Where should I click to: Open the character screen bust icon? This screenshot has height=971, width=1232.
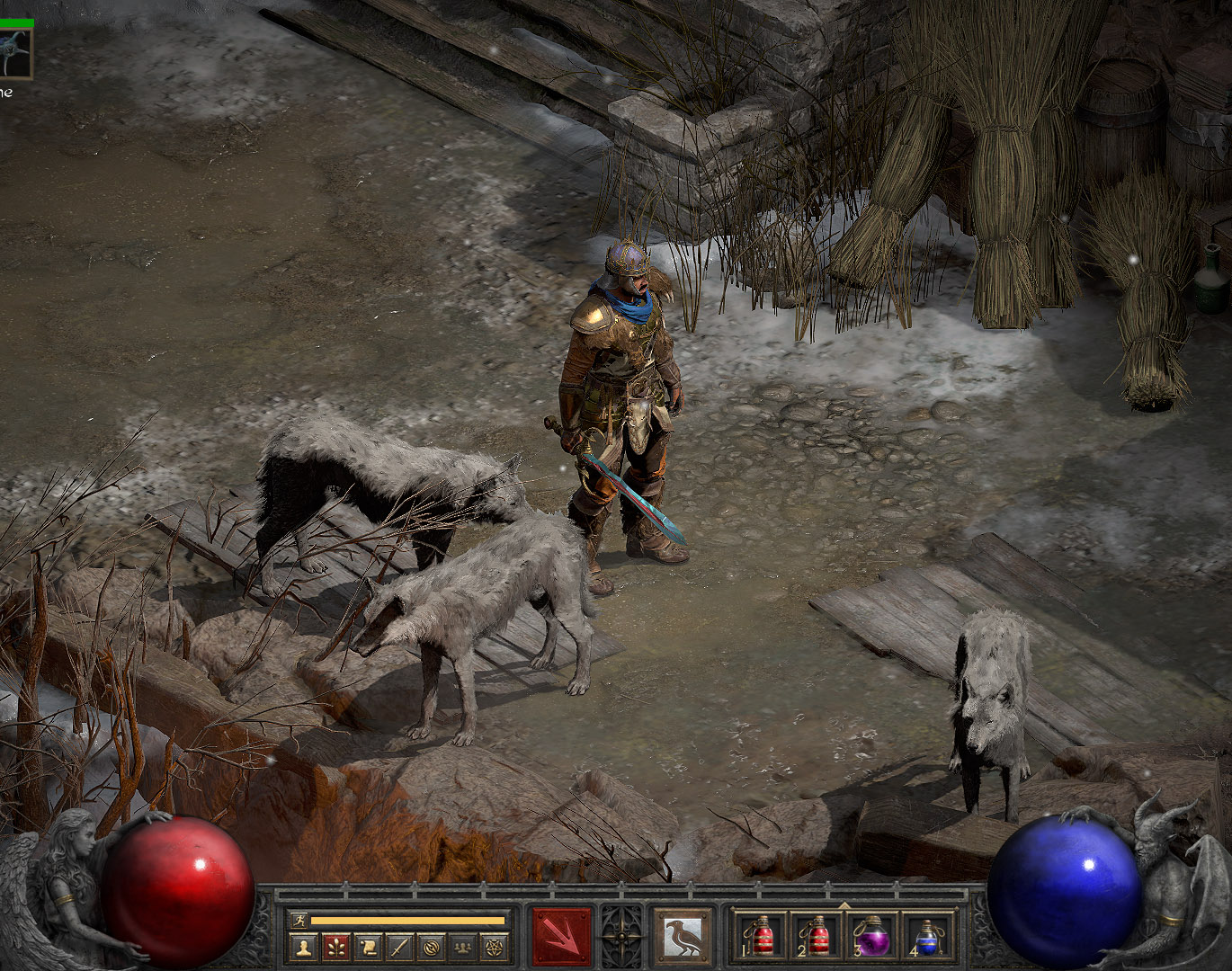pos(303,946)
